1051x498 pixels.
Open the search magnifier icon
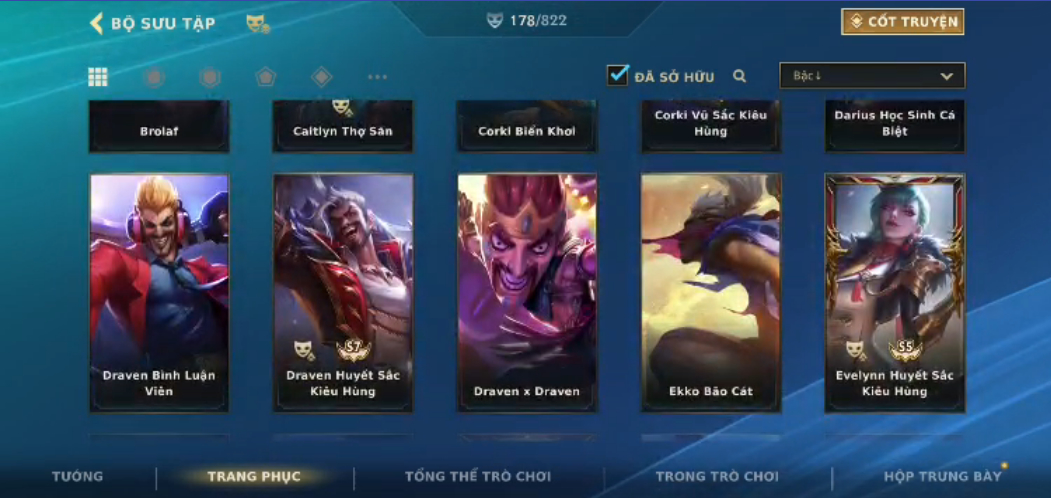point(740,76)
